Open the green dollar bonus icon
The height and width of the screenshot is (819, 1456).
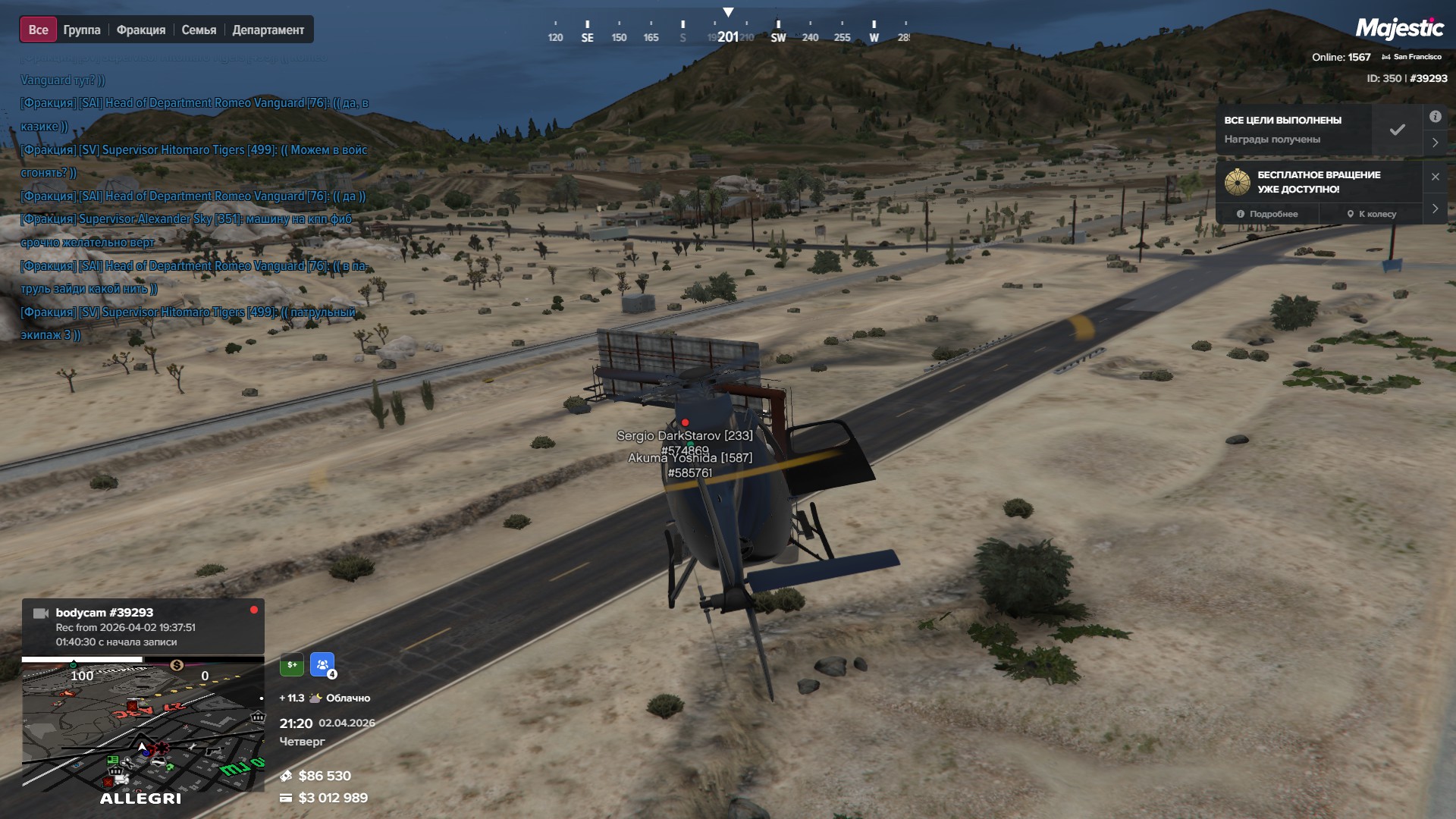coord(292,665)
